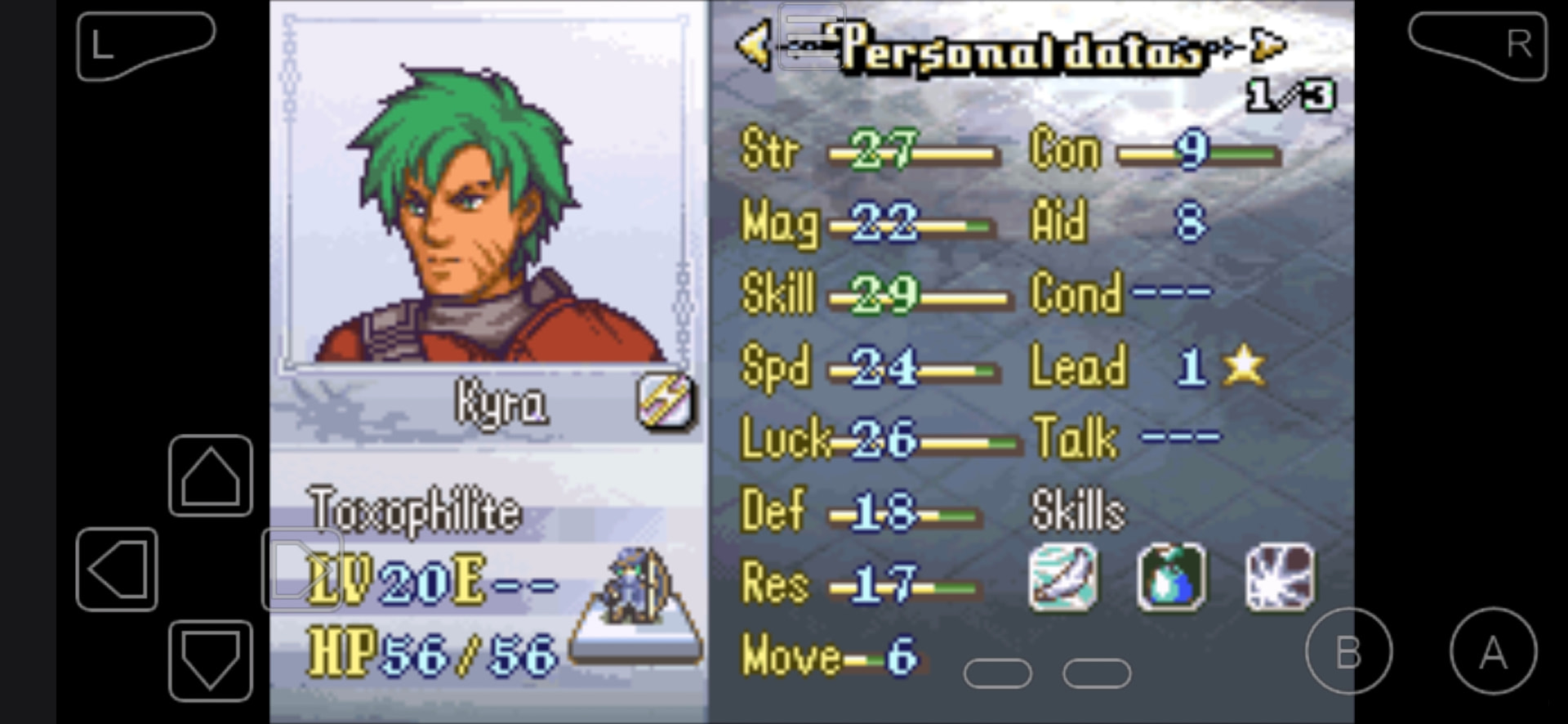Screen dimensions: 1568x724
Task: Tap the round B button
Action: click(1348, 651)
